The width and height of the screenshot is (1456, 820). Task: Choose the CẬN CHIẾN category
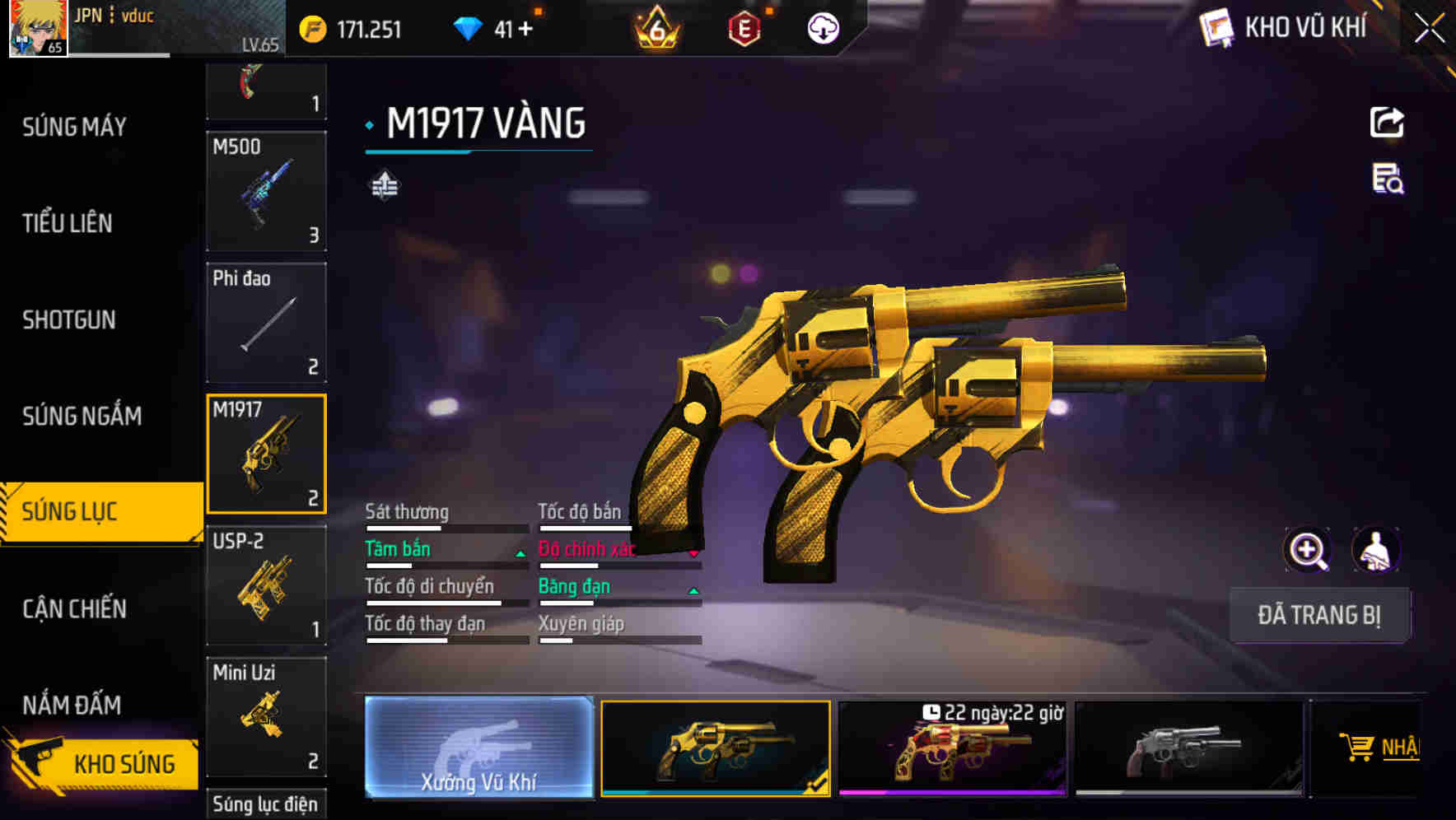point(74,608)
